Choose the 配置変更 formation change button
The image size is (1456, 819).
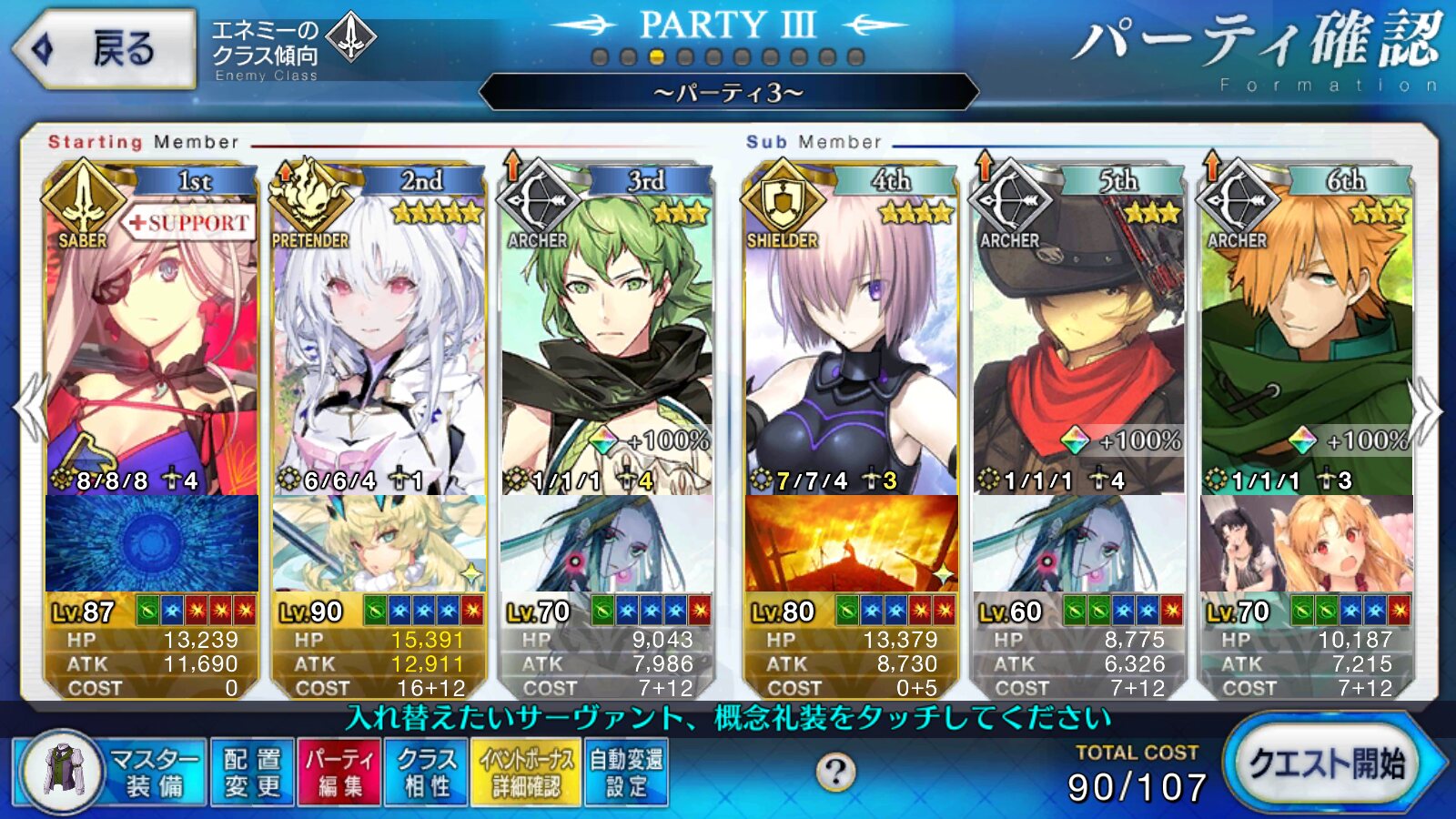(x=252, y=772)
